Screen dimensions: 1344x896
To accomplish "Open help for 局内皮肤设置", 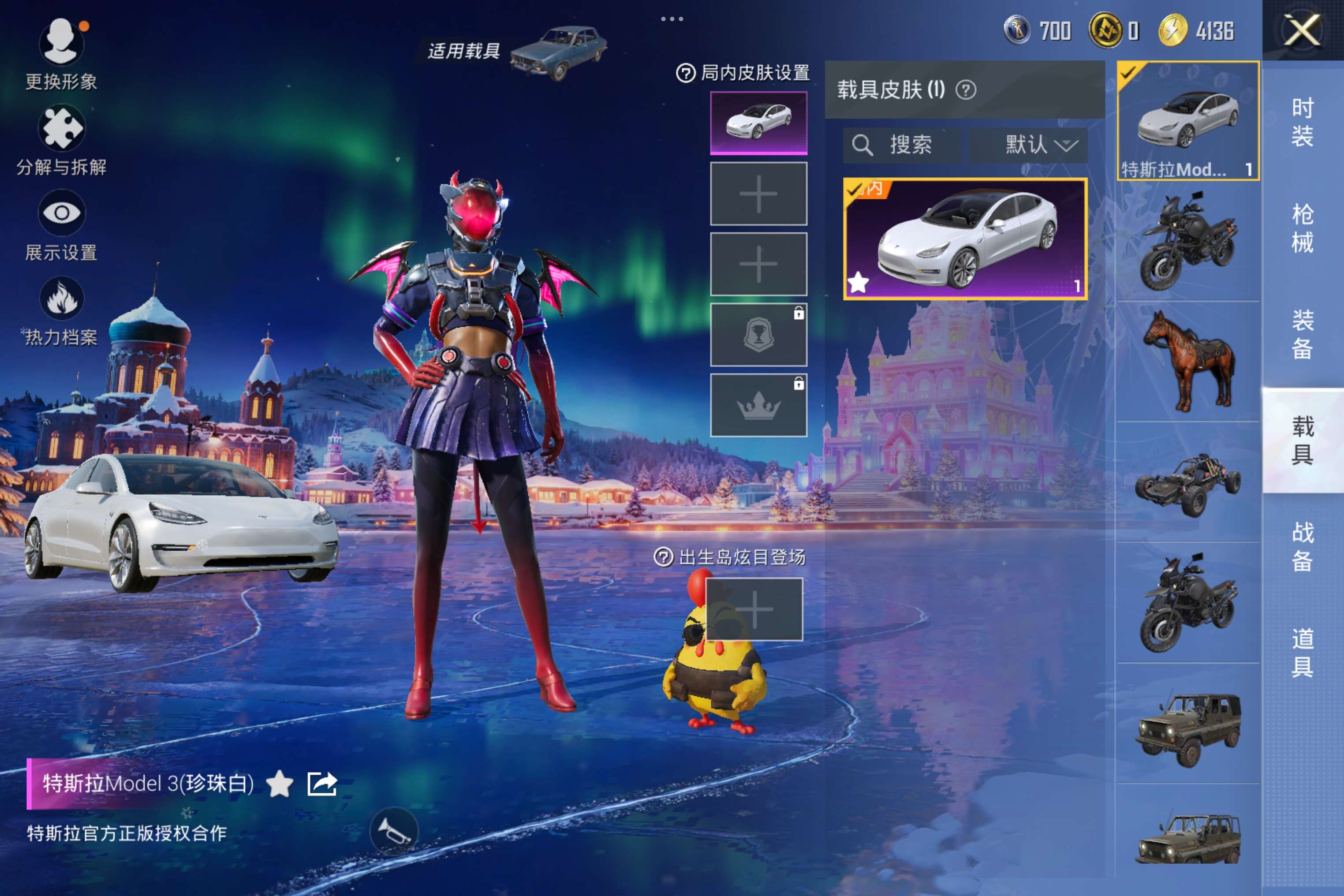I will pyautogui.click(x=685, y=73).
